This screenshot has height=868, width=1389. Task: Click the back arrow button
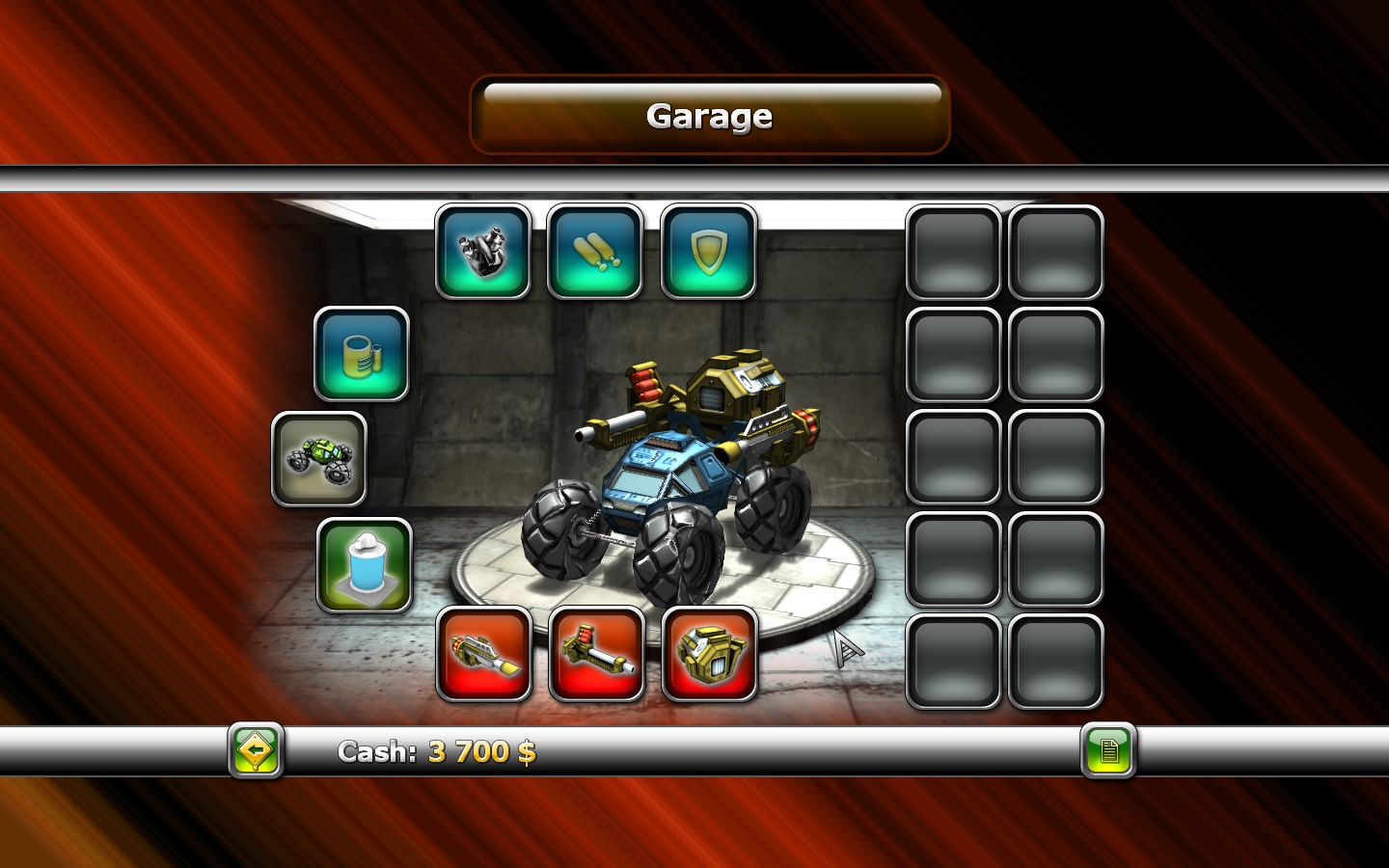pyautogui.click(x=255, y=751)
